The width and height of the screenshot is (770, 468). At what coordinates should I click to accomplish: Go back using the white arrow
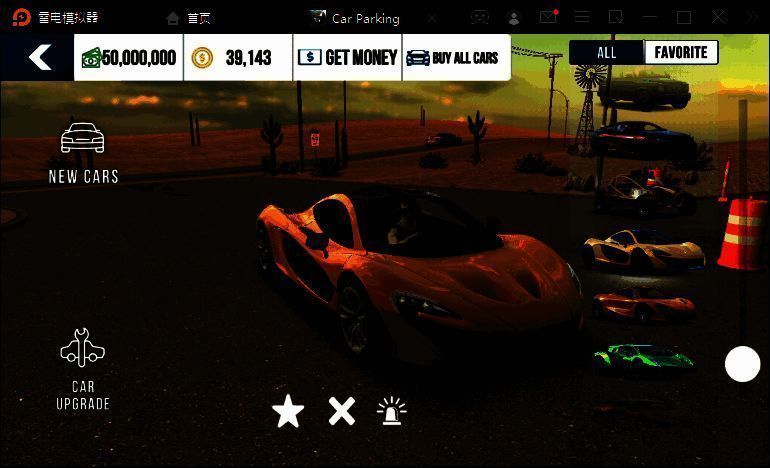pos(40,57)
